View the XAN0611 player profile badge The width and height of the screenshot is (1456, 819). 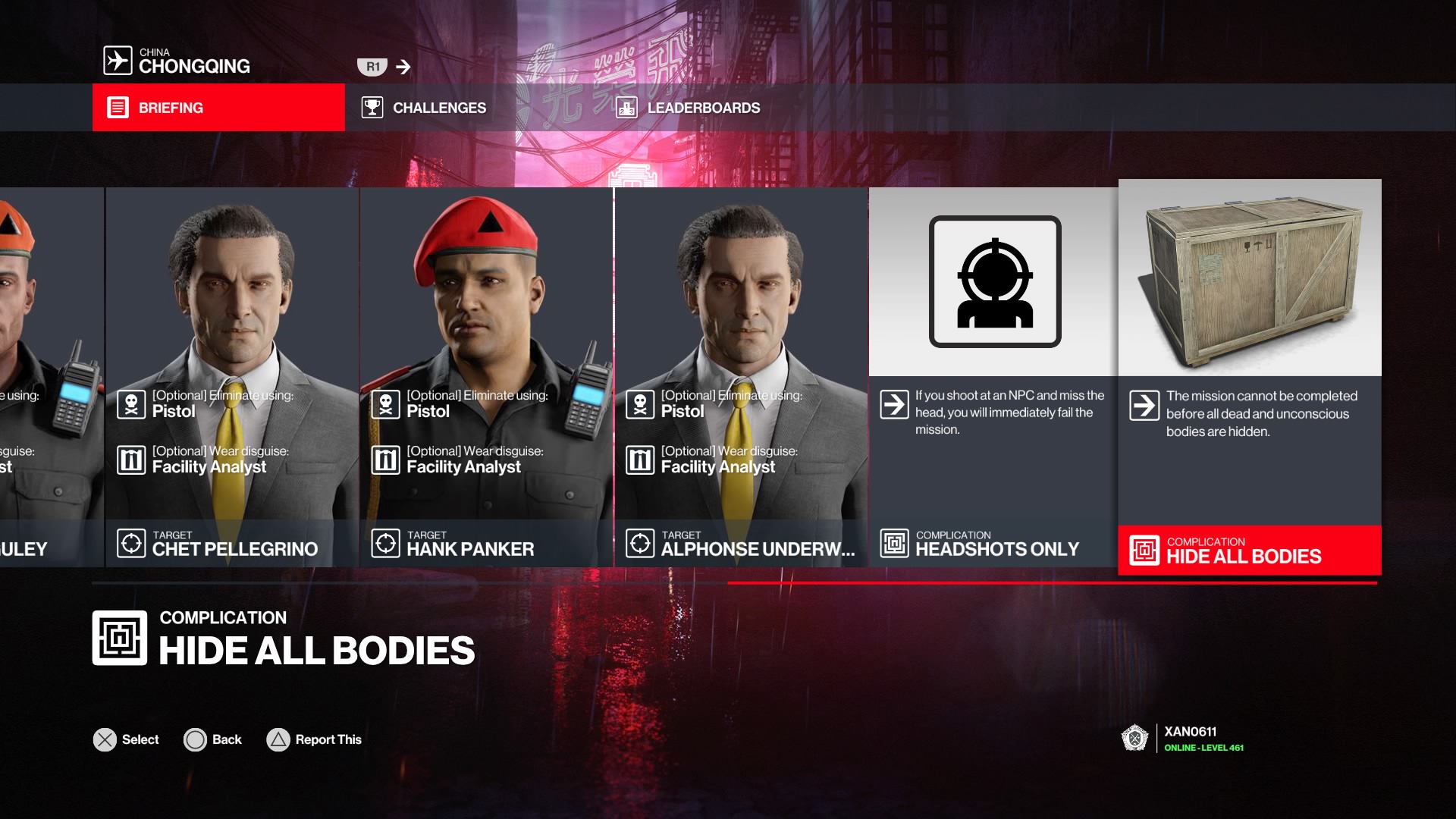pyautogui.click(x=1183, y=739)
